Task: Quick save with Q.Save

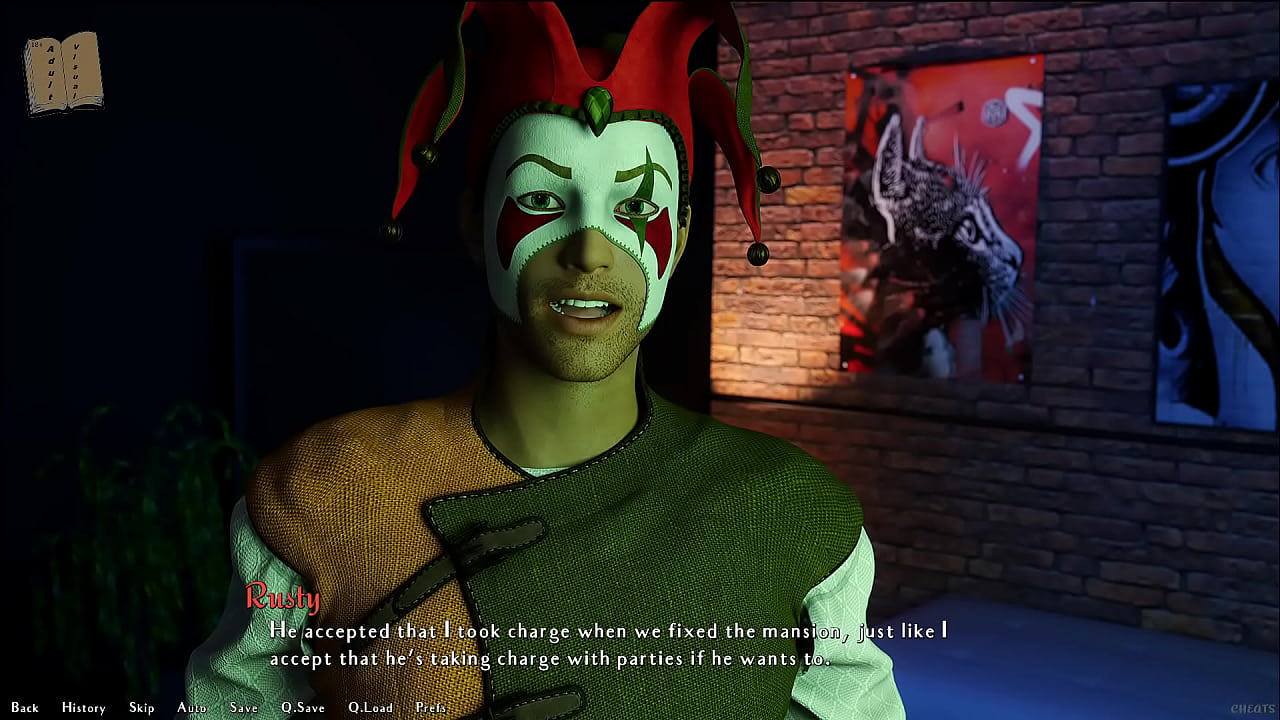Action: (302, 707)
